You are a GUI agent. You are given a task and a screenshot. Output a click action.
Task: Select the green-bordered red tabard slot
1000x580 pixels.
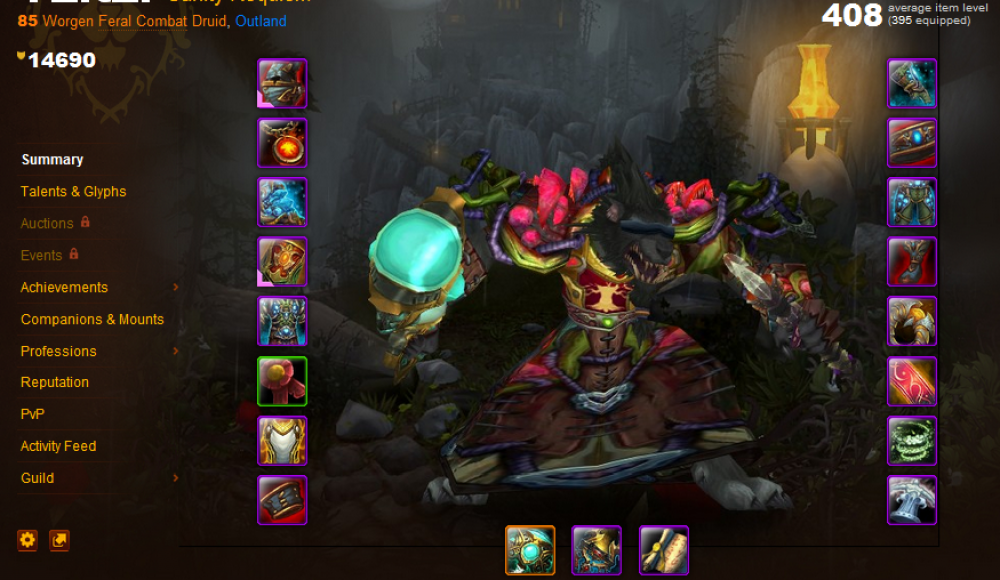282,381
